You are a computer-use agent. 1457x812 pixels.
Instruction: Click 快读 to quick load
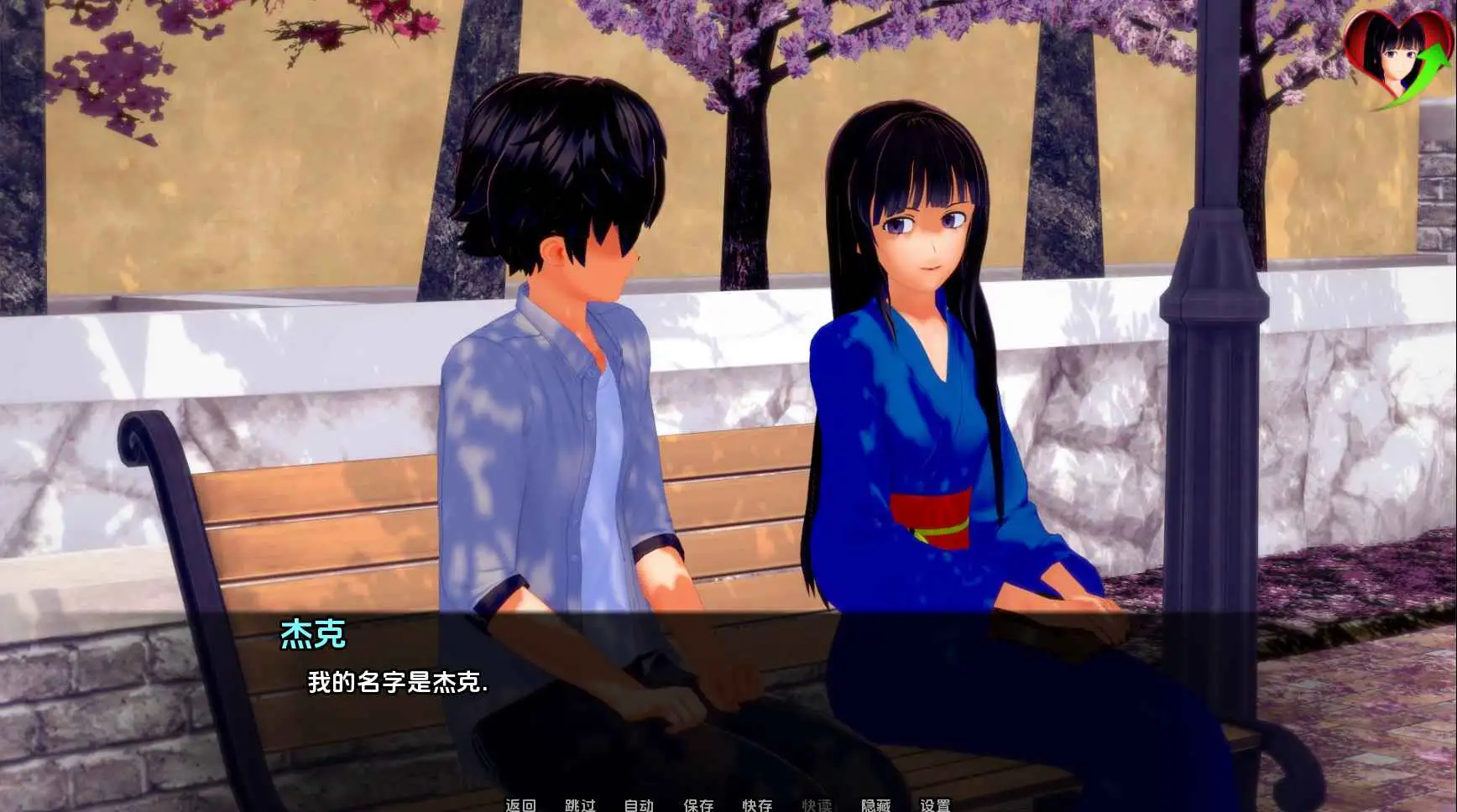tap(817, 804)
